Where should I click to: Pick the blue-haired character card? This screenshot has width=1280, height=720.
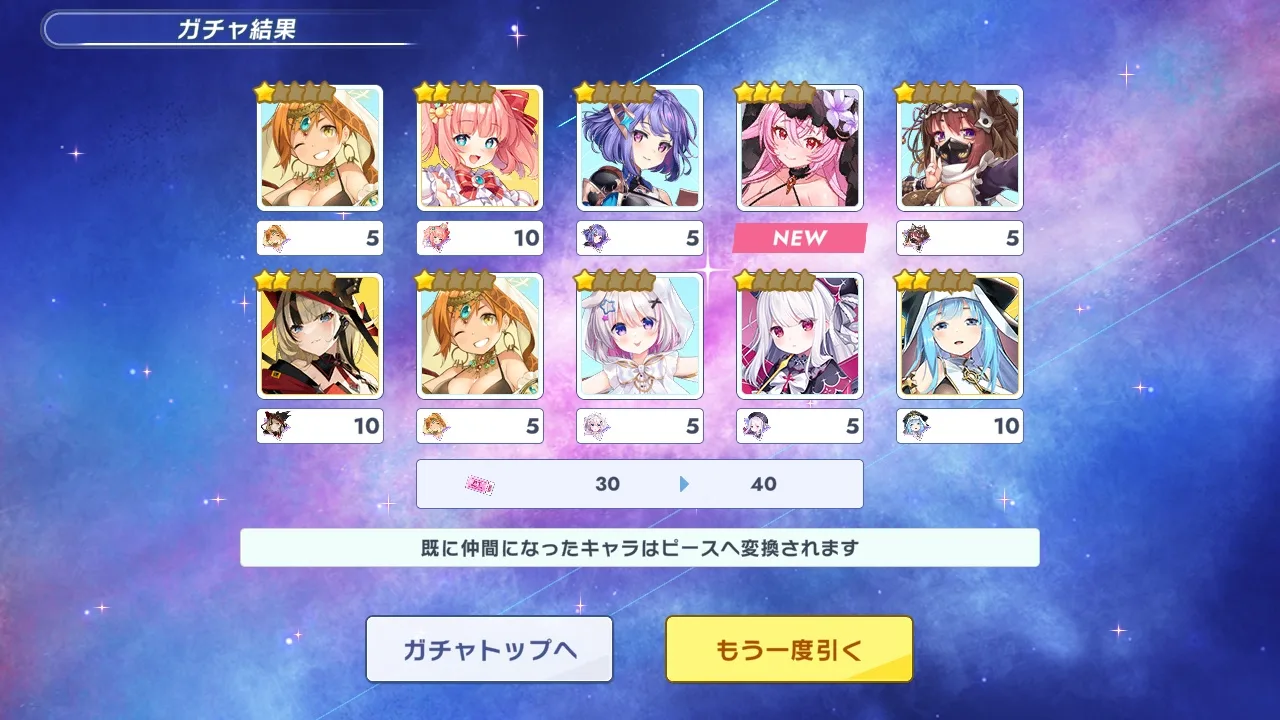coord(960,336)
